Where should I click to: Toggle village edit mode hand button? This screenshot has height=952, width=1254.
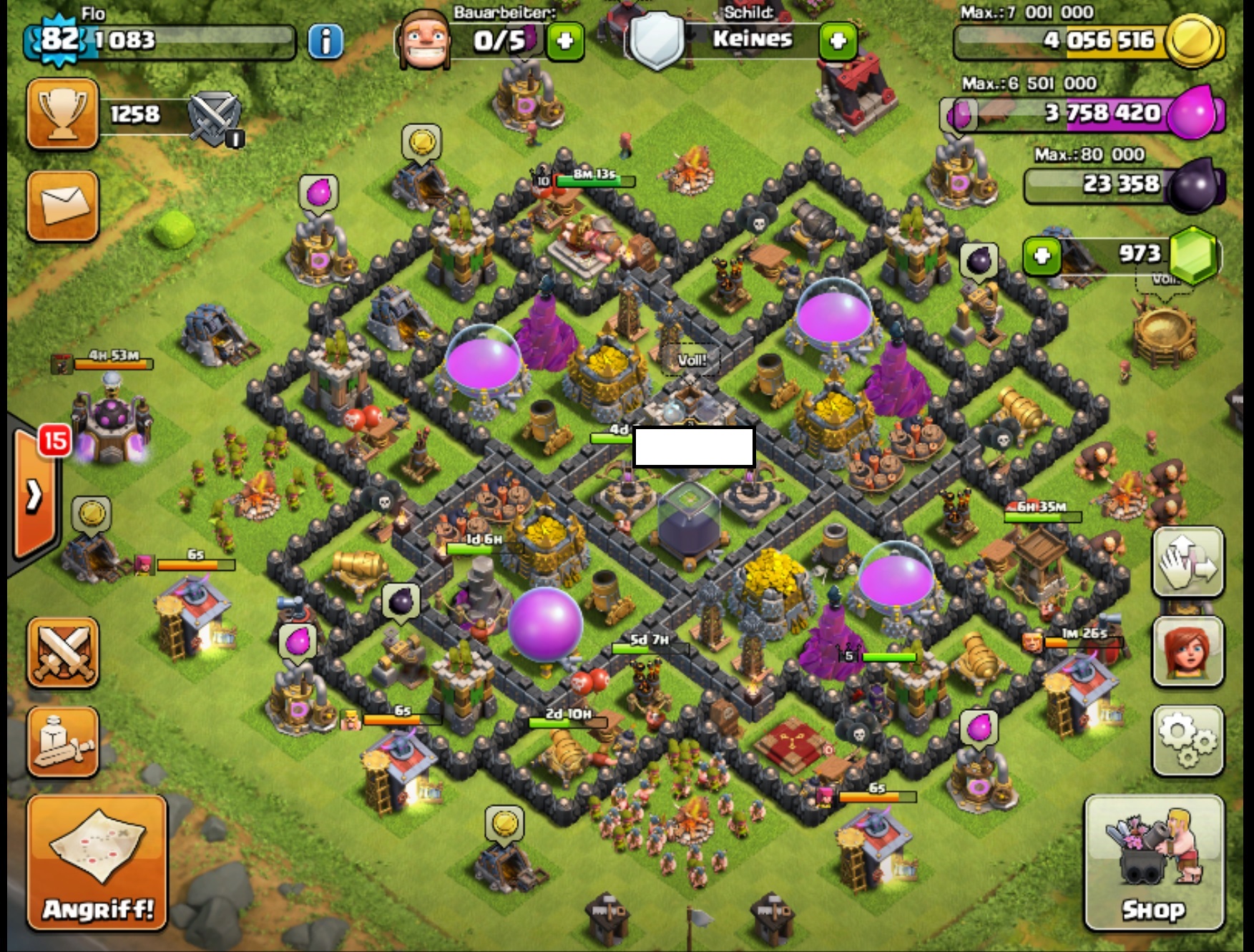click(x=1187, y=562)
